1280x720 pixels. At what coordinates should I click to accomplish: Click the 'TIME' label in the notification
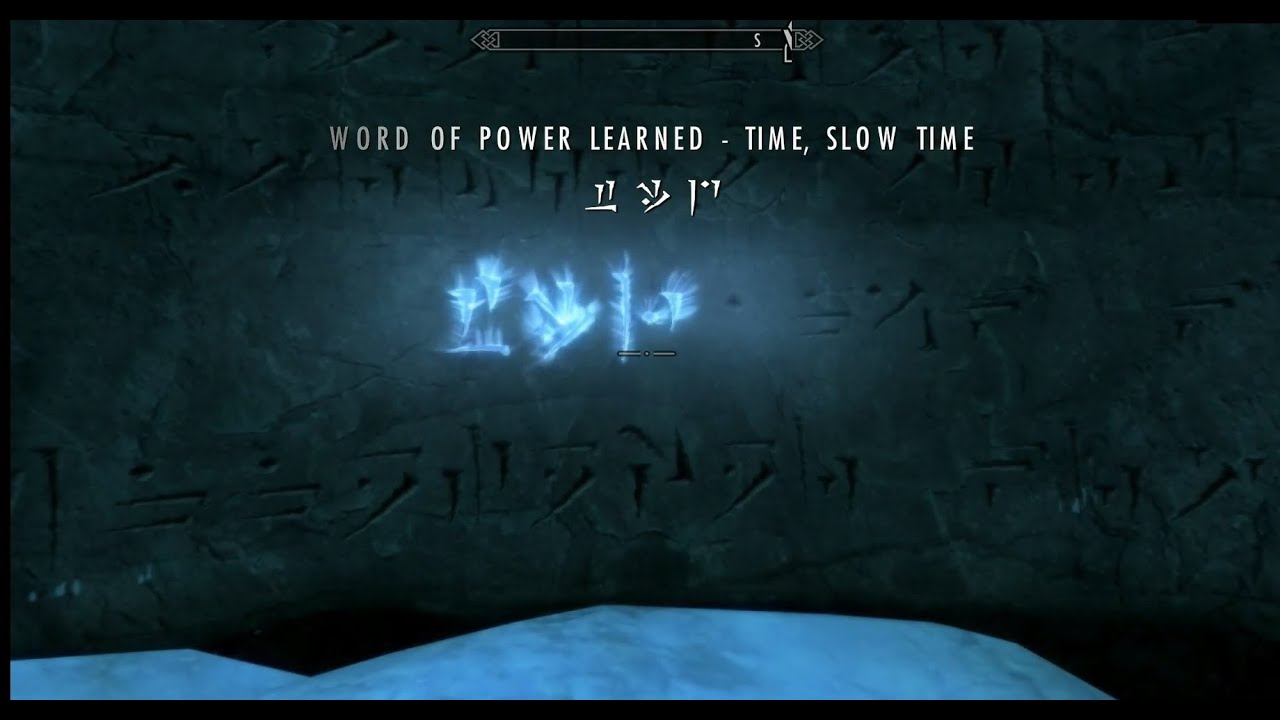(775, 139)
